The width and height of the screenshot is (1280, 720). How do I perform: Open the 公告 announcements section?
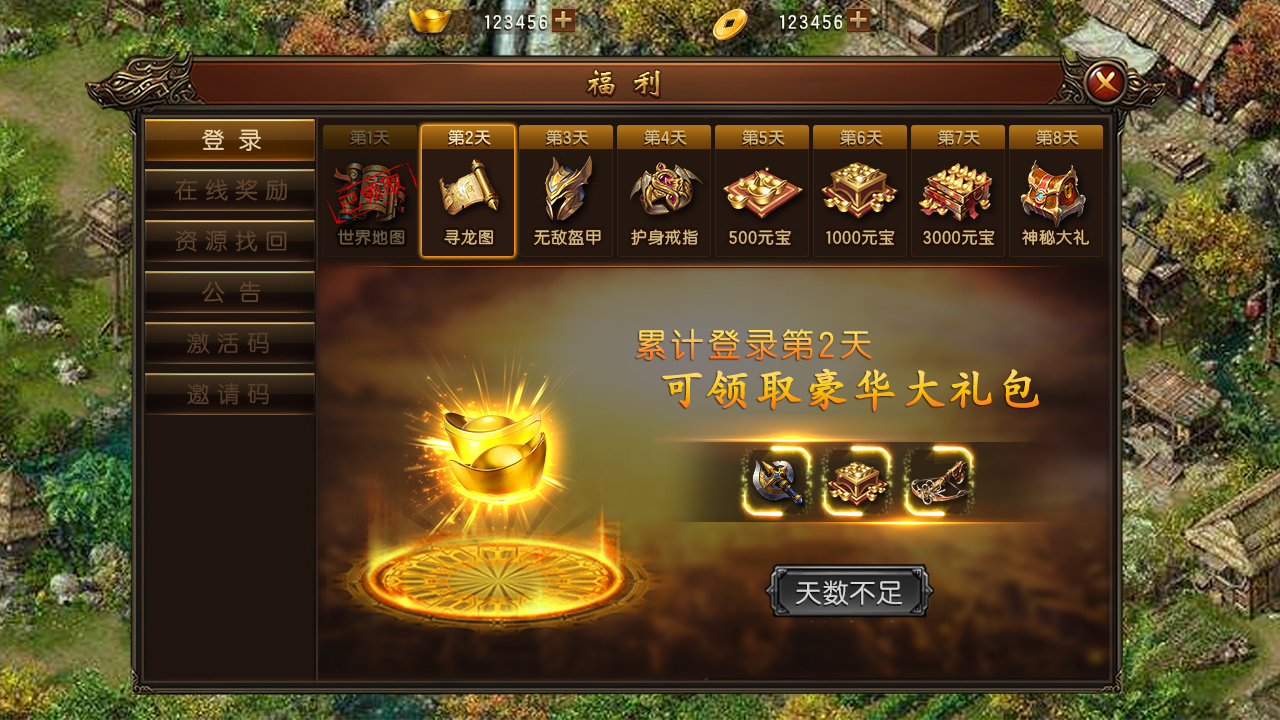pos(229,292)
